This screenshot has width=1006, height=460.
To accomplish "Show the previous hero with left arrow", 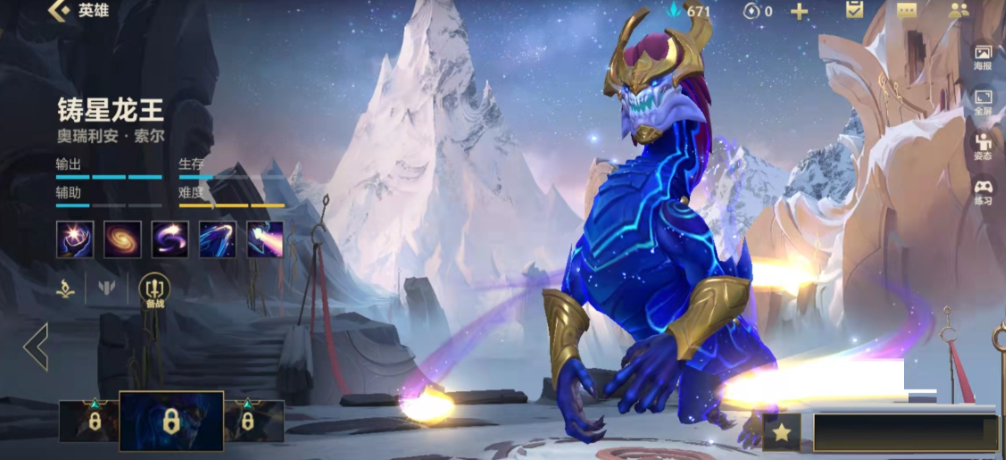I will click(36, 347).
